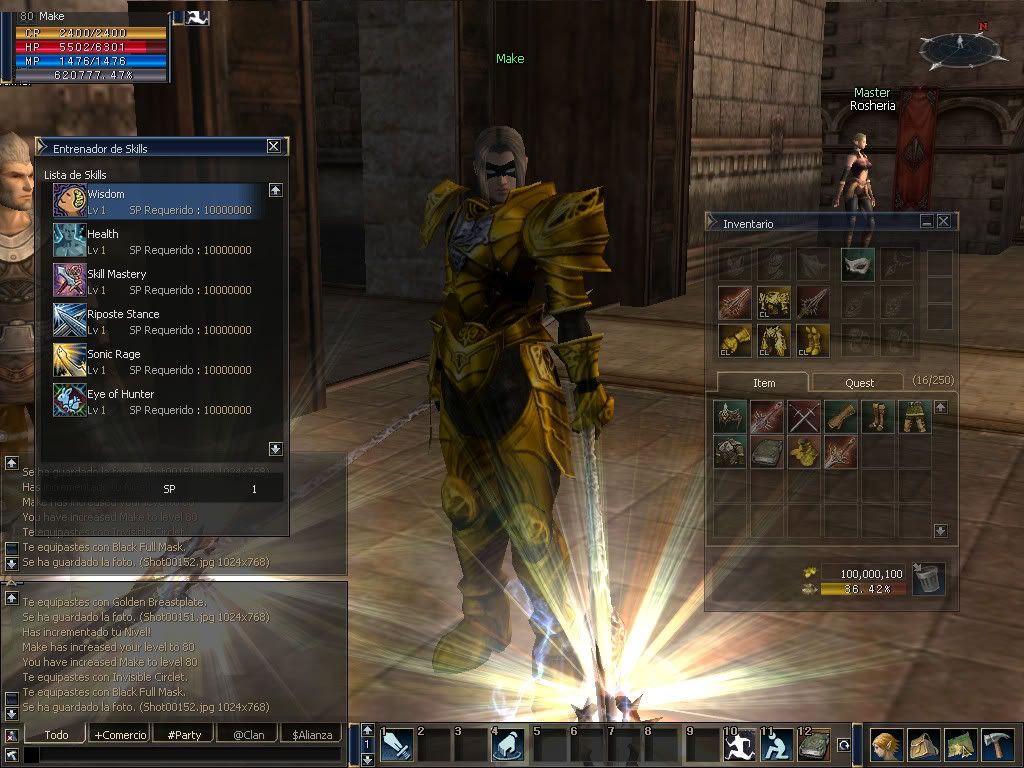This screenshot has width=1024, height=768.
Task: Click the equipped white mask slot
Action: [857, 264]
